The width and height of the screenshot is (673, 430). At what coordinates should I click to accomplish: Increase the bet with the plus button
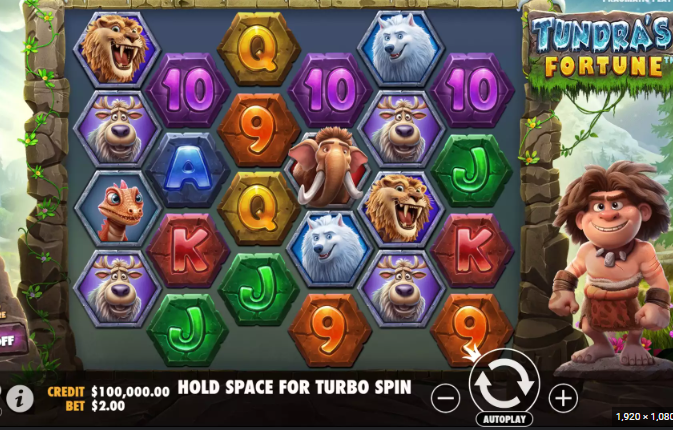point(563,396)
